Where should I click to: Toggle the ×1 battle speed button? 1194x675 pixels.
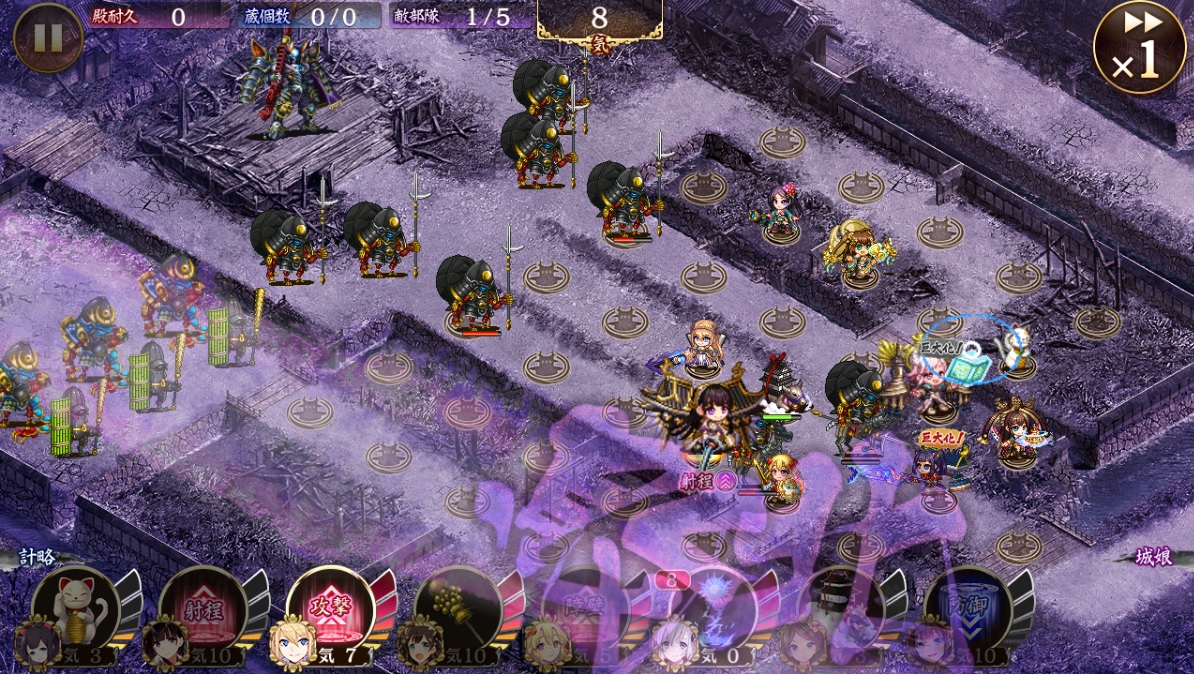point(1139,47)
